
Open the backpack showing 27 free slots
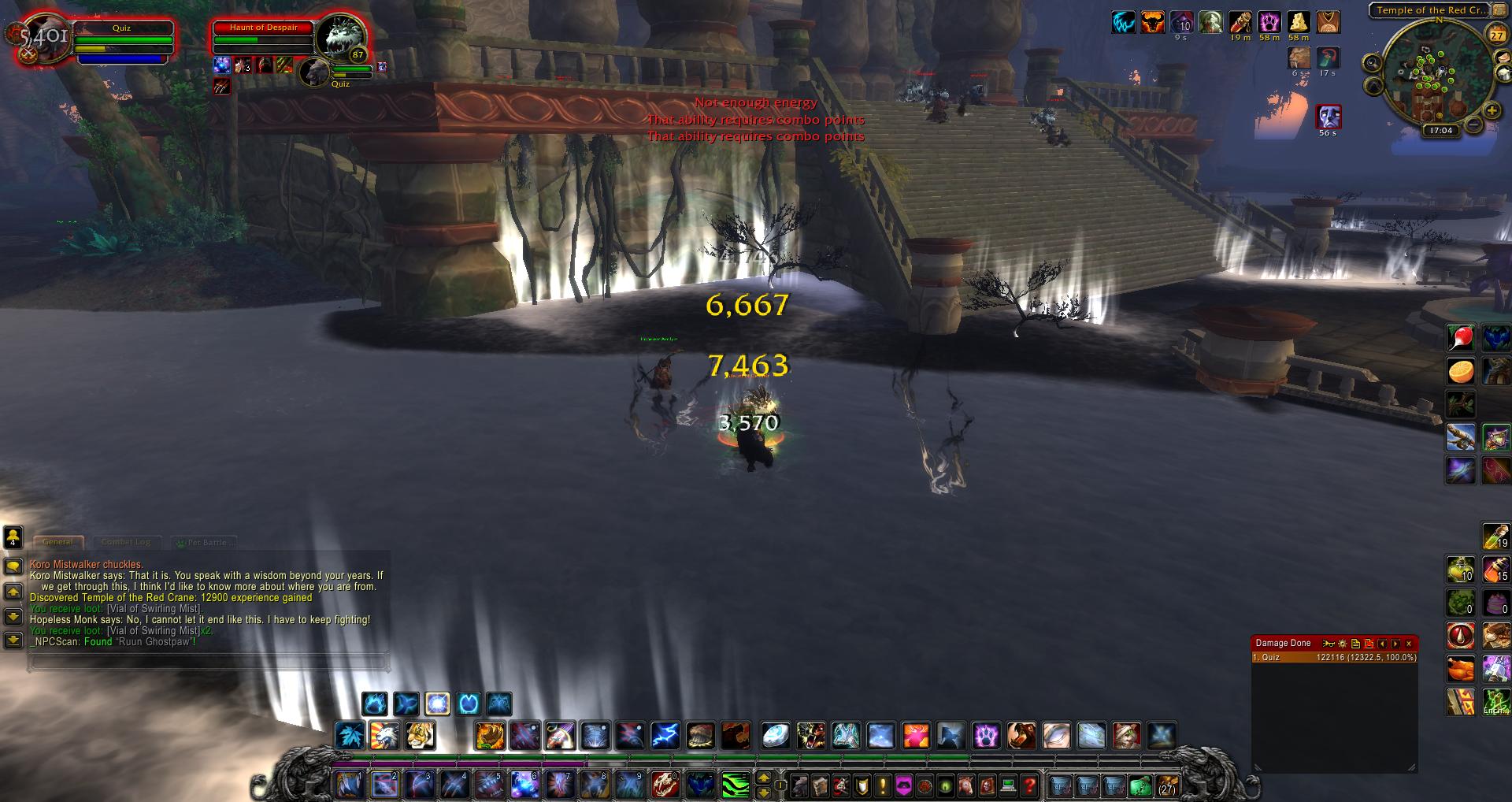(1166, 785)
